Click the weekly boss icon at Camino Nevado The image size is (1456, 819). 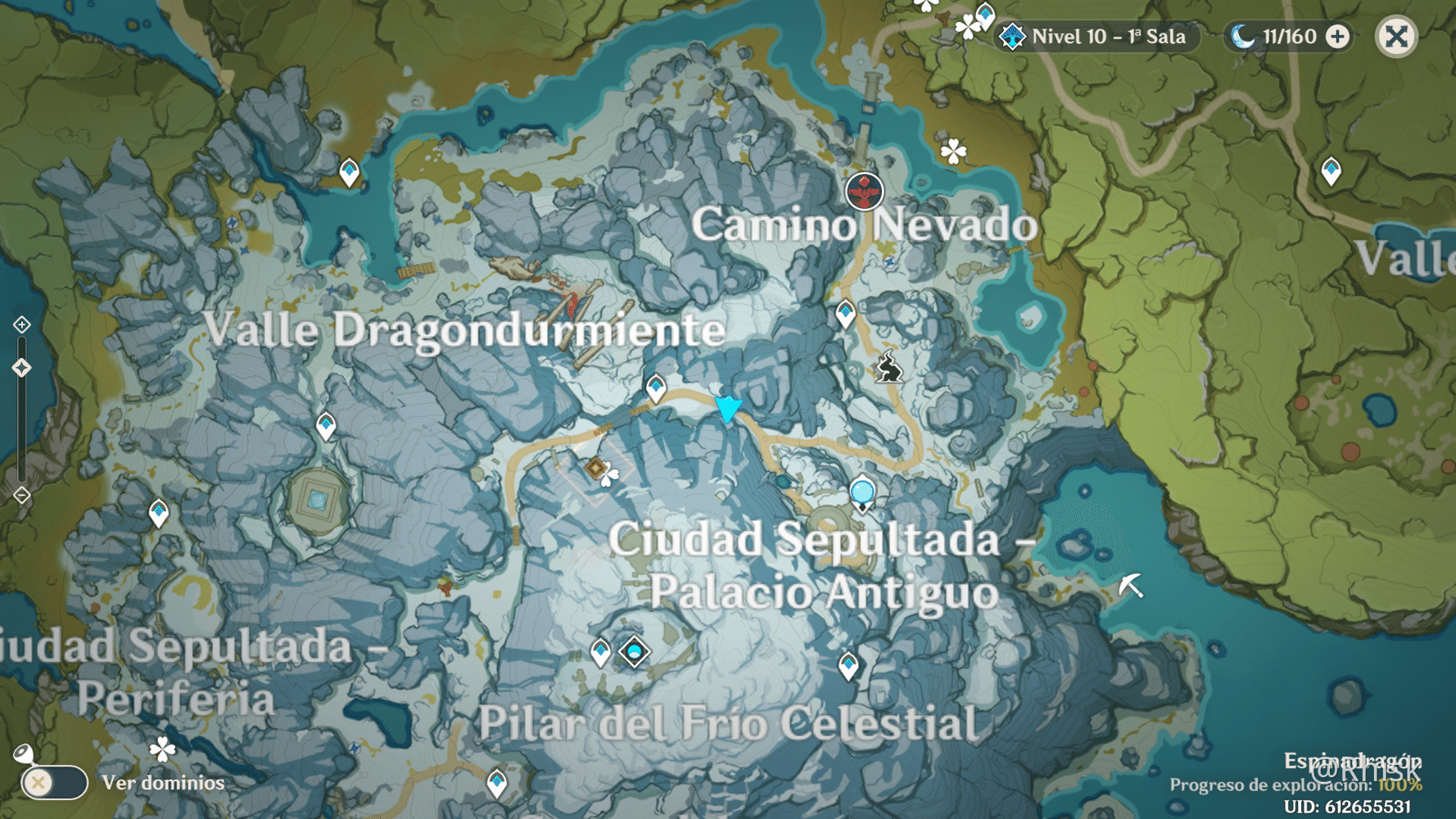click(x=863, y=192)
